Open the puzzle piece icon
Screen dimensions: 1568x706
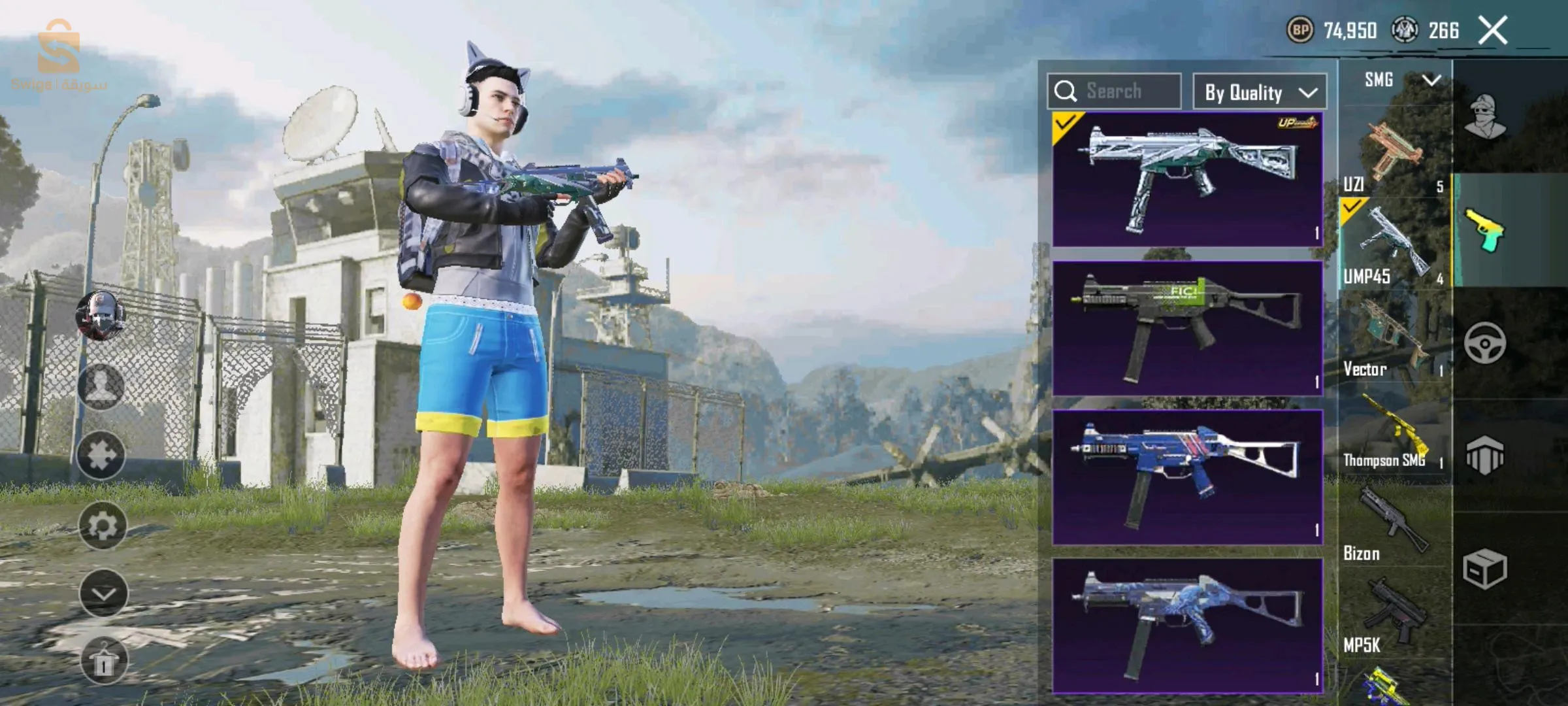pyautogui.click(x=101, y=456)
